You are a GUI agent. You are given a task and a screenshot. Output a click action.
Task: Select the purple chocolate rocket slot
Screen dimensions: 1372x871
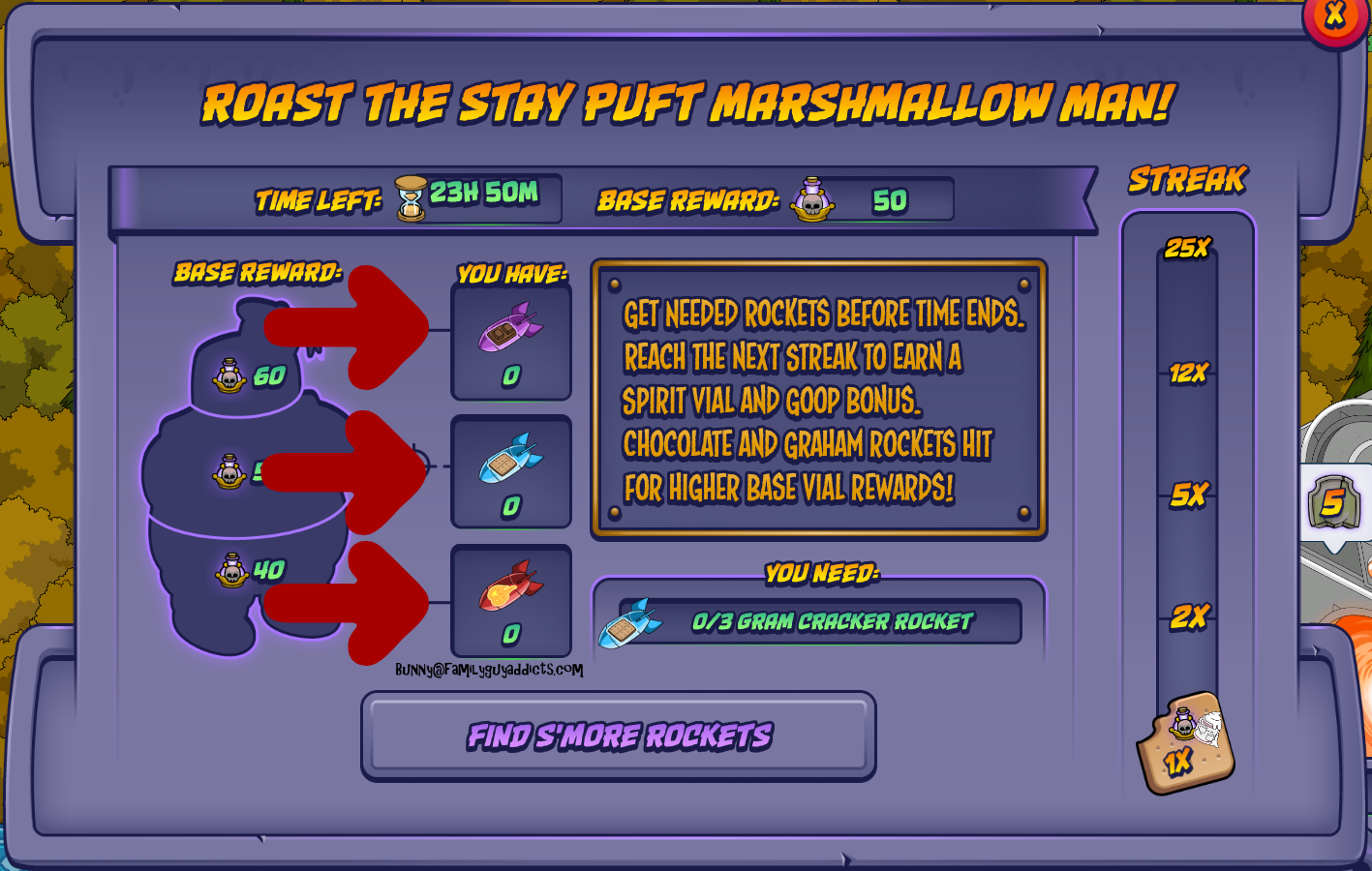click(x=511, y=342)
